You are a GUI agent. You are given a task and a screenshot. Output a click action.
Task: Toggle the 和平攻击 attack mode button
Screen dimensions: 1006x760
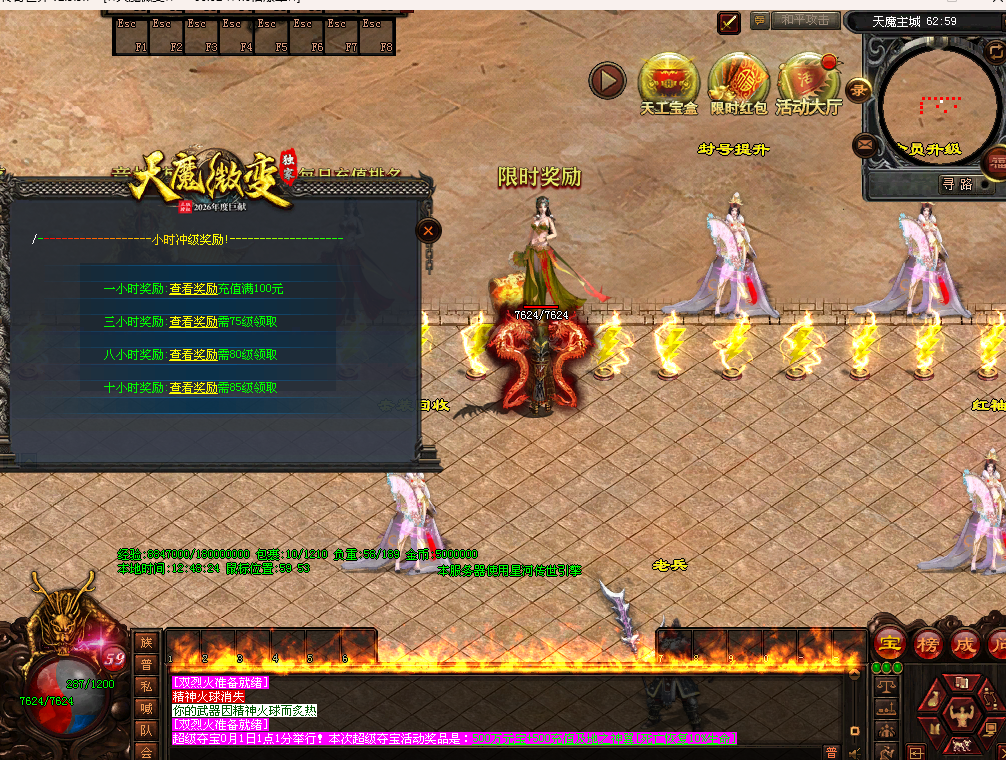tap(805, 21)
